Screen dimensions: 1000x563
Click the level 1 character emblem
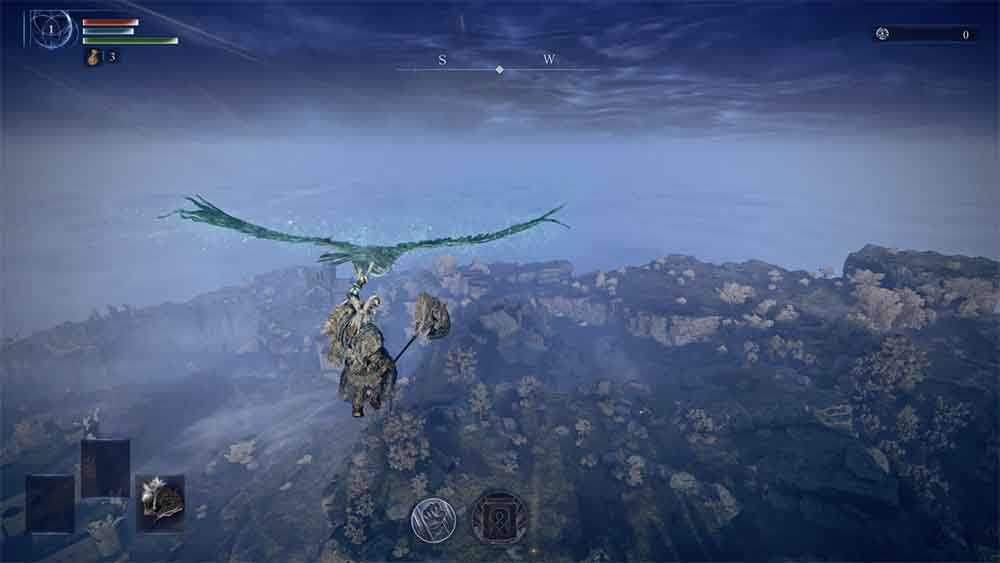[51, 29]
